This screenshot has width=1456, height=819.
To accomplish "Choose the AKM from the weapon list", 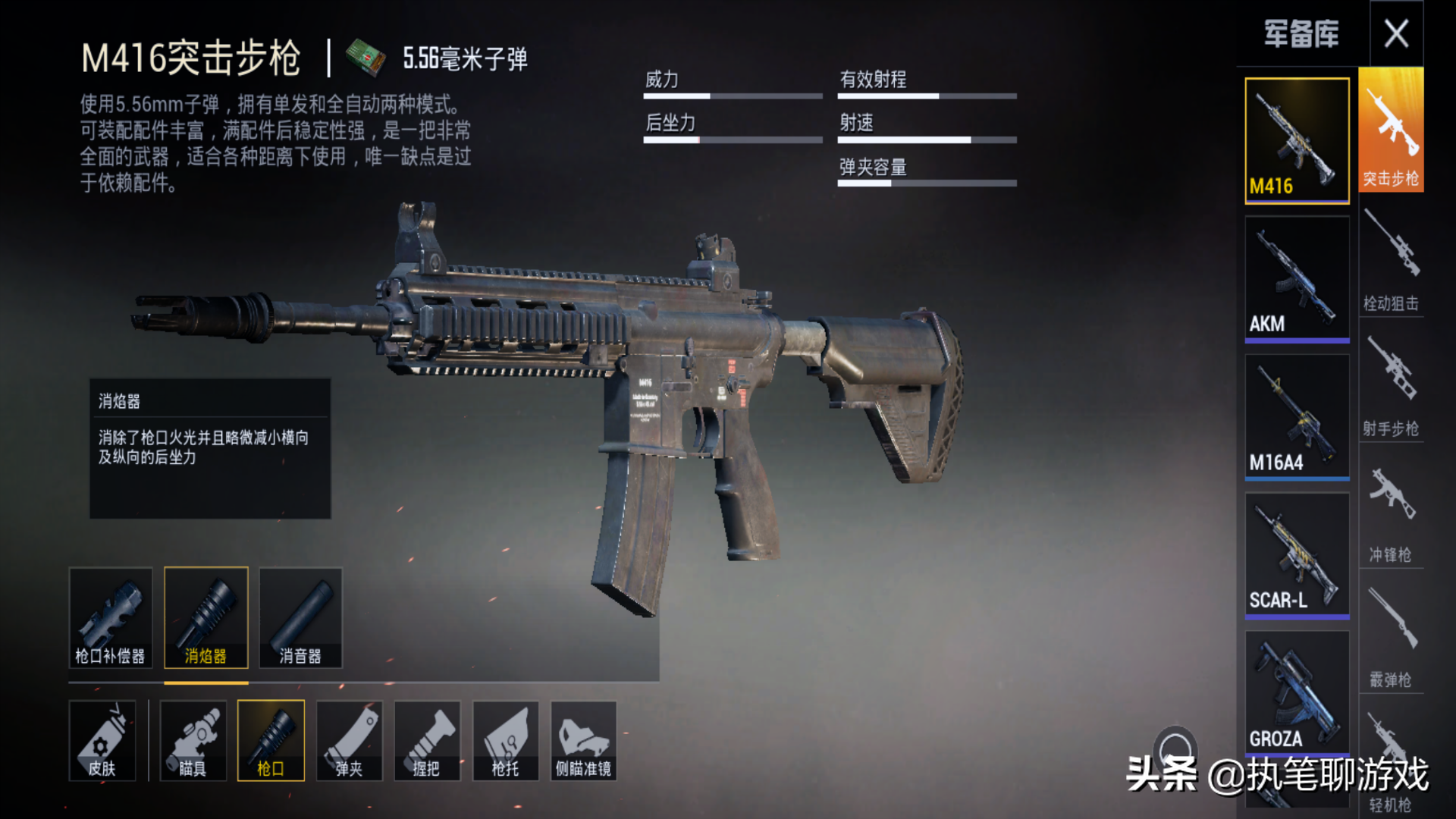I will 1297,278.
